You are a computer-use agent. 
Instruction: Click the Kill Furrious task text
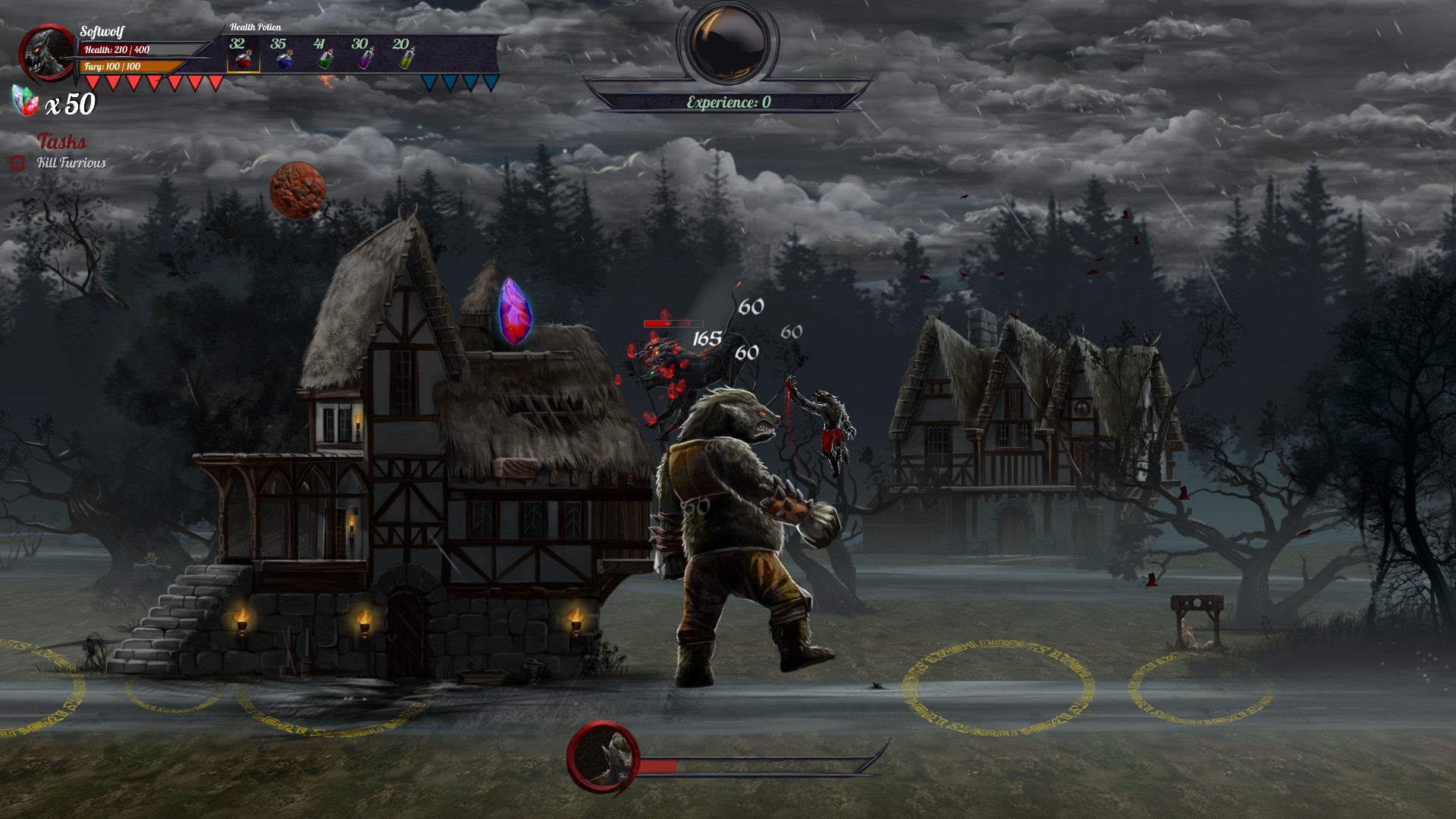[x=74, y=162]
